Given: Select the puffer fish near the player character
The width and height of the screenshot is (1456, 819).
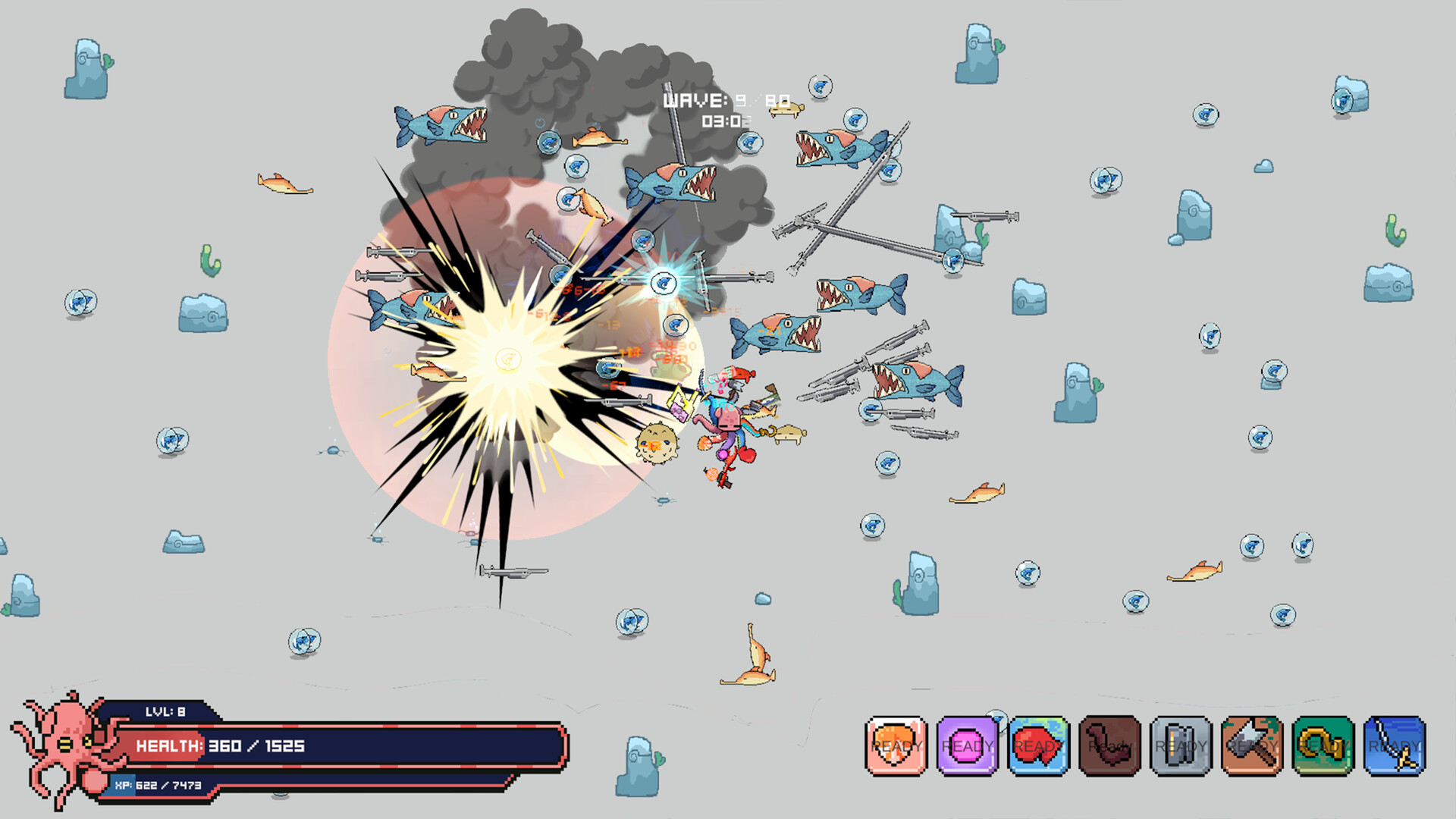Looking at the screenshot, I should click(x=656, y=444).
